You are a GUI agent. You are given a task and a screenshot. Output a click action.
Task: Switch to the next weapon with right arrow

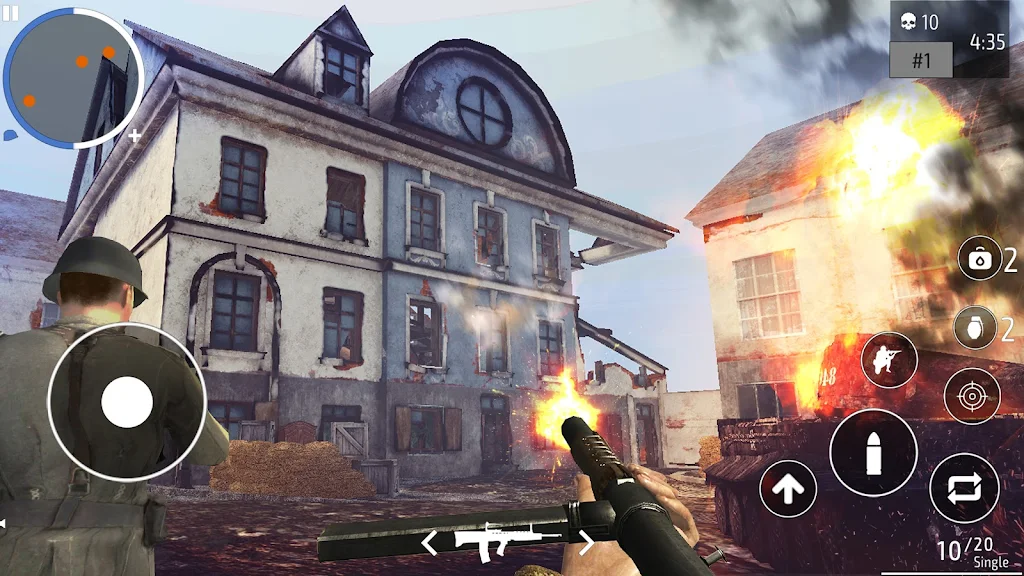pyautogui.click(x=587, y=543)
